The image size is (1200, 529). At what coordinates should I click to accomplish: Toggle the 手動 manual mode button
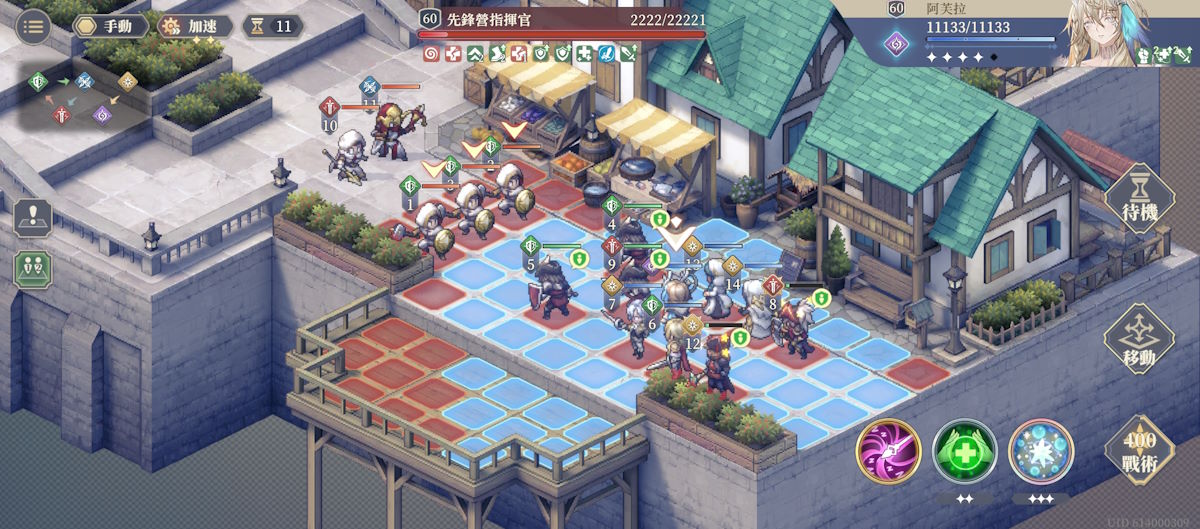point(110,26)
